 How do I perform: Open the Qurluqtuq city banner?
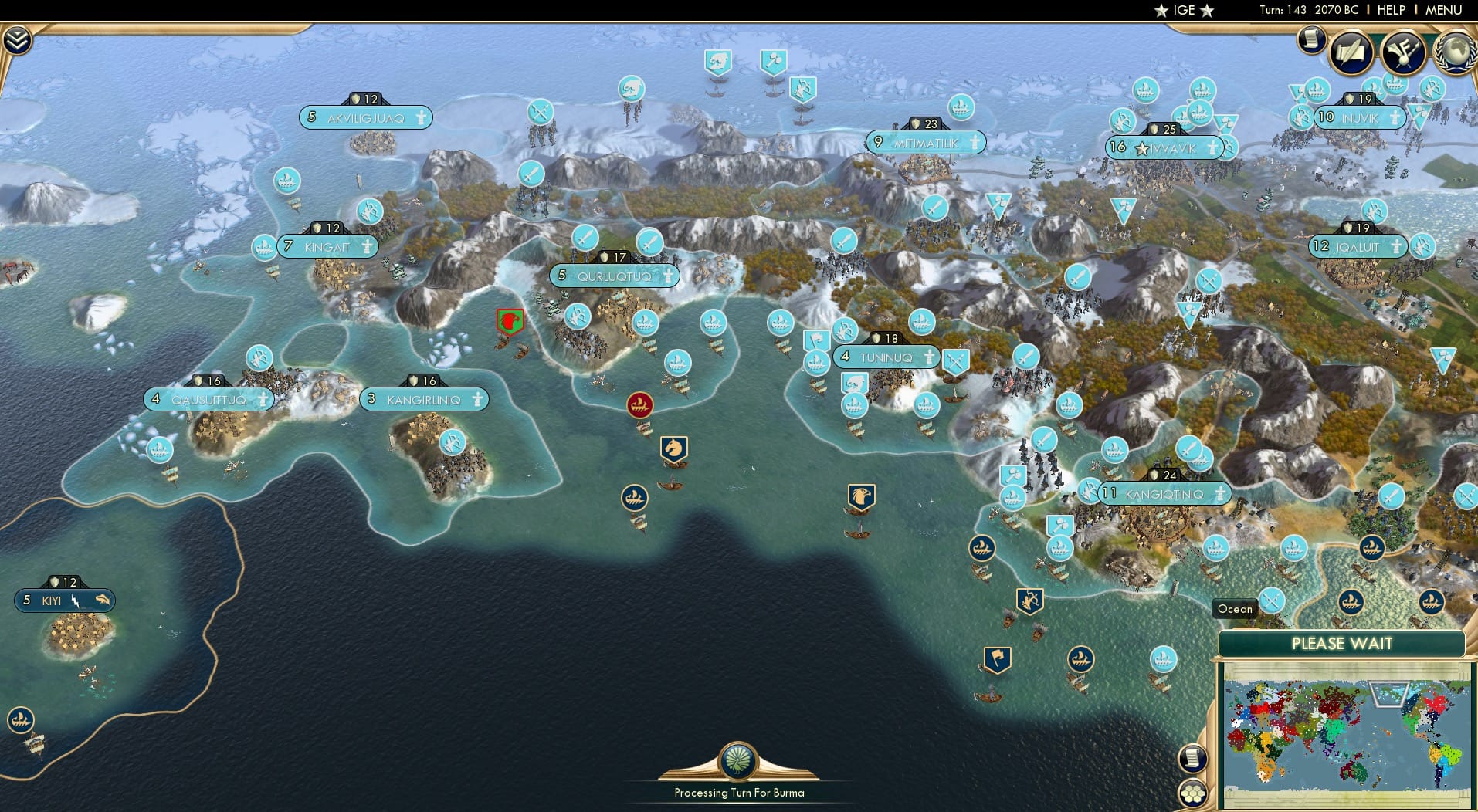[614, 276]
